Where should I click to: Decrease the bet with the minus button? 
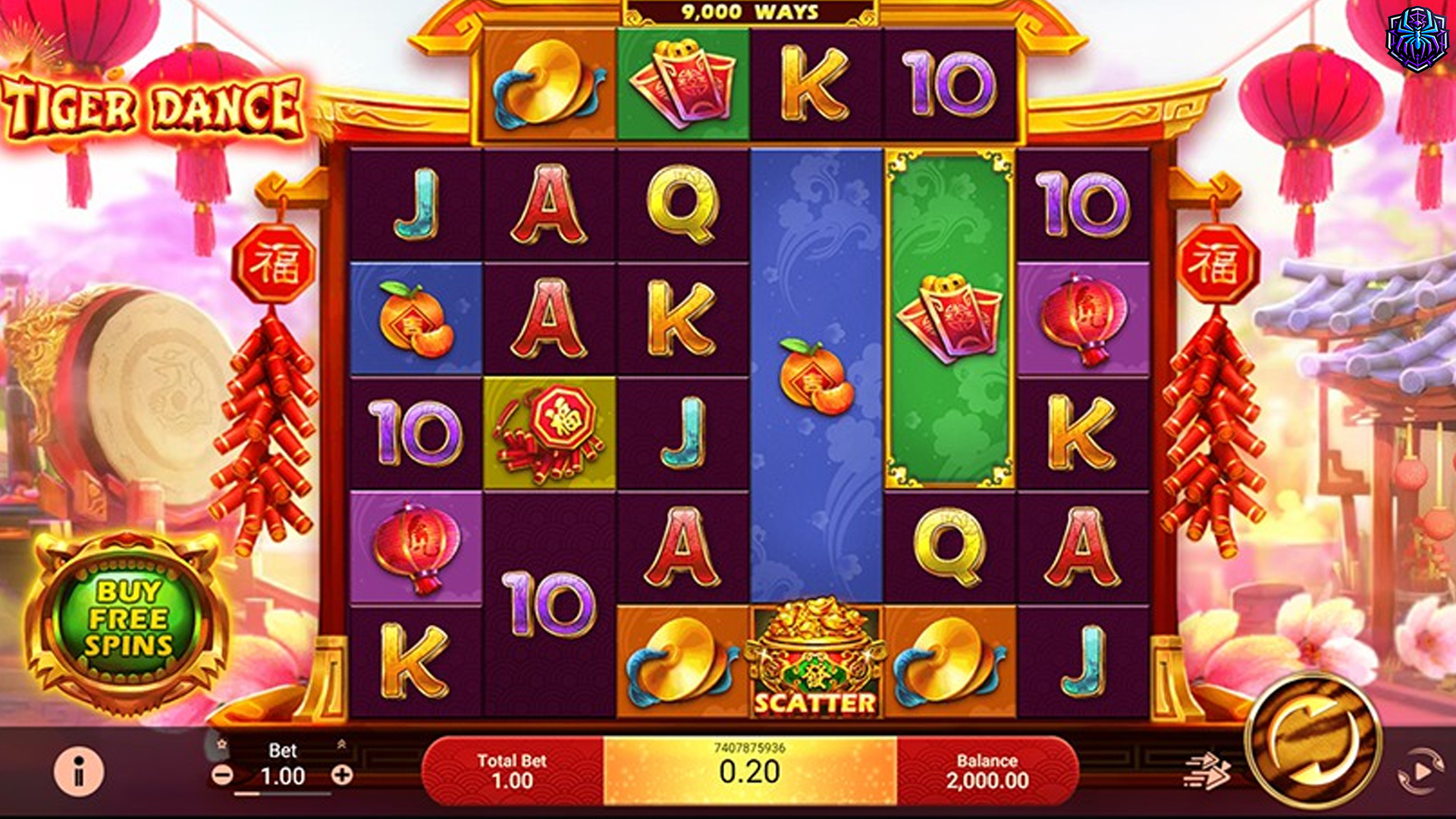click(x=224, y=775)
